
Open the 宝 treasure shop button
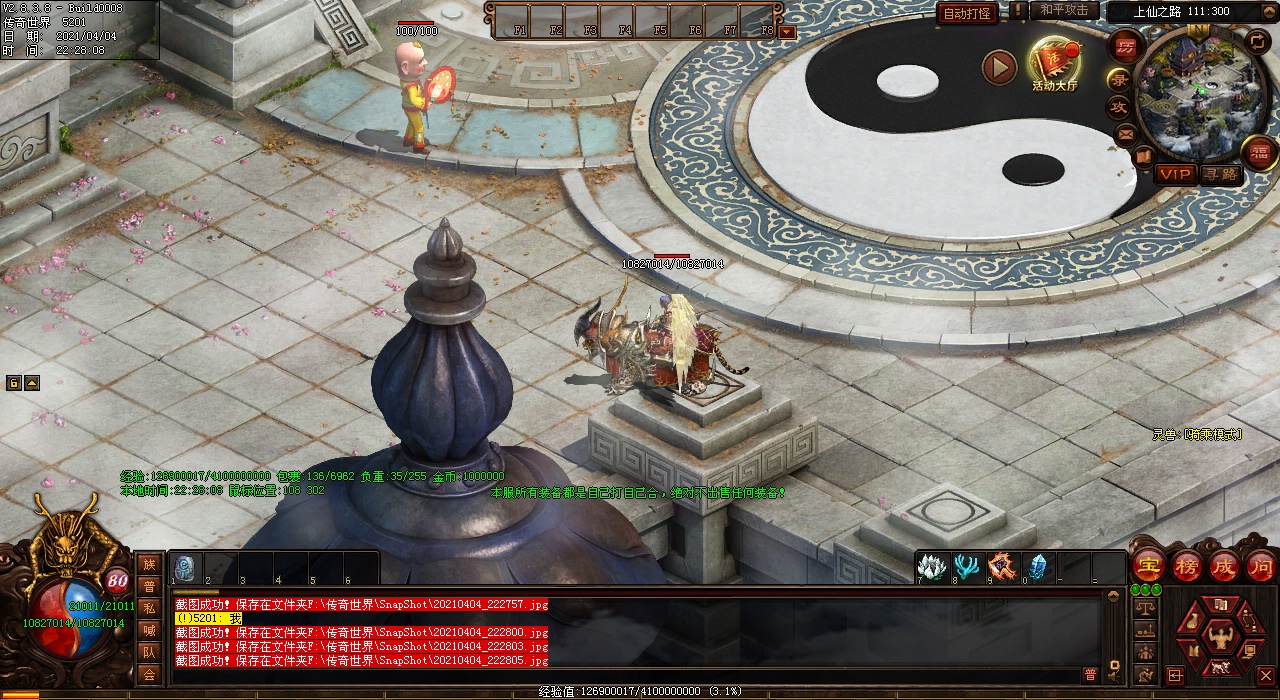tap(1149, 565)
